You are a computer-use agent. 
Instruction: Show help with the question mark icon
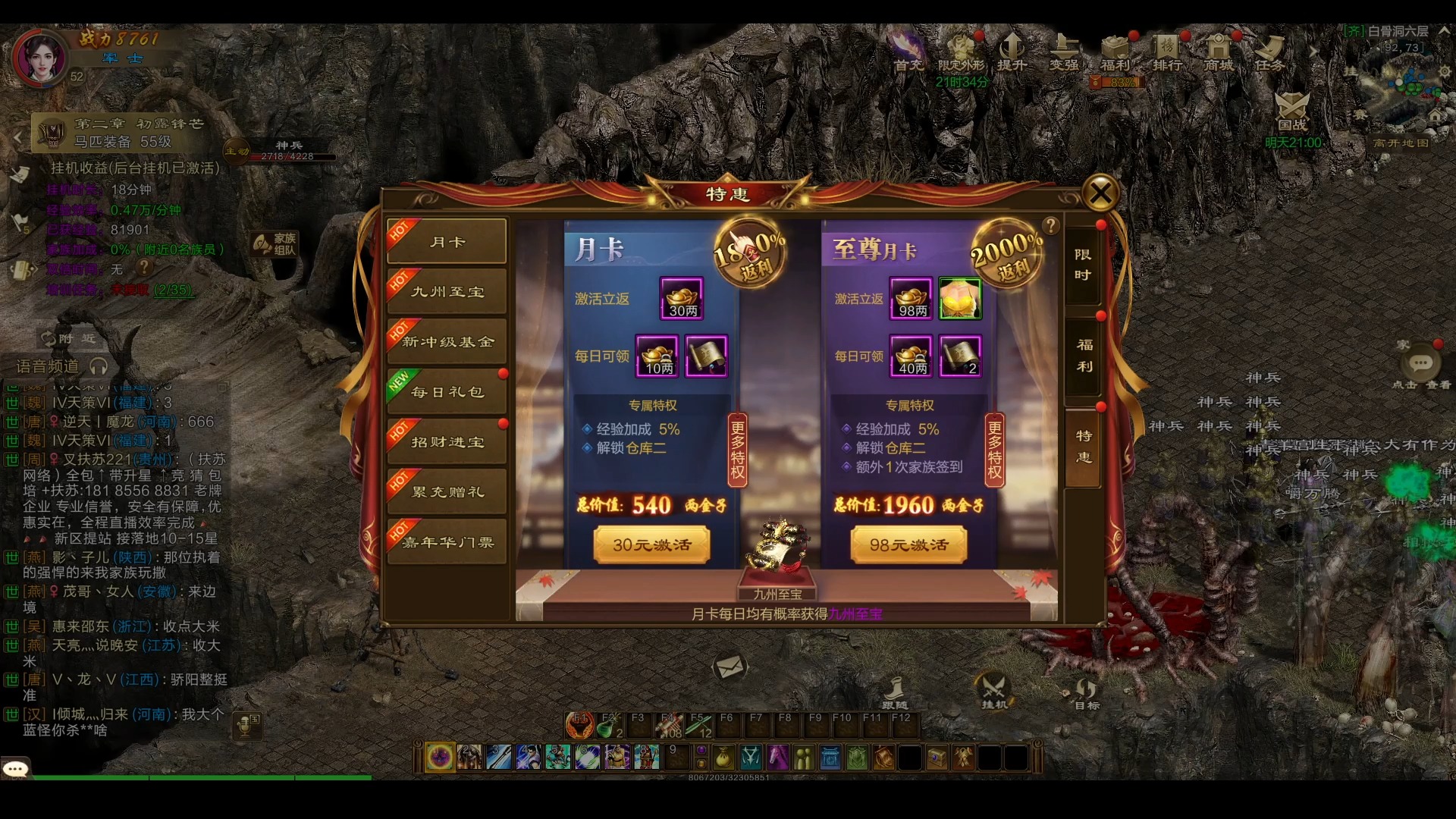1050,225
